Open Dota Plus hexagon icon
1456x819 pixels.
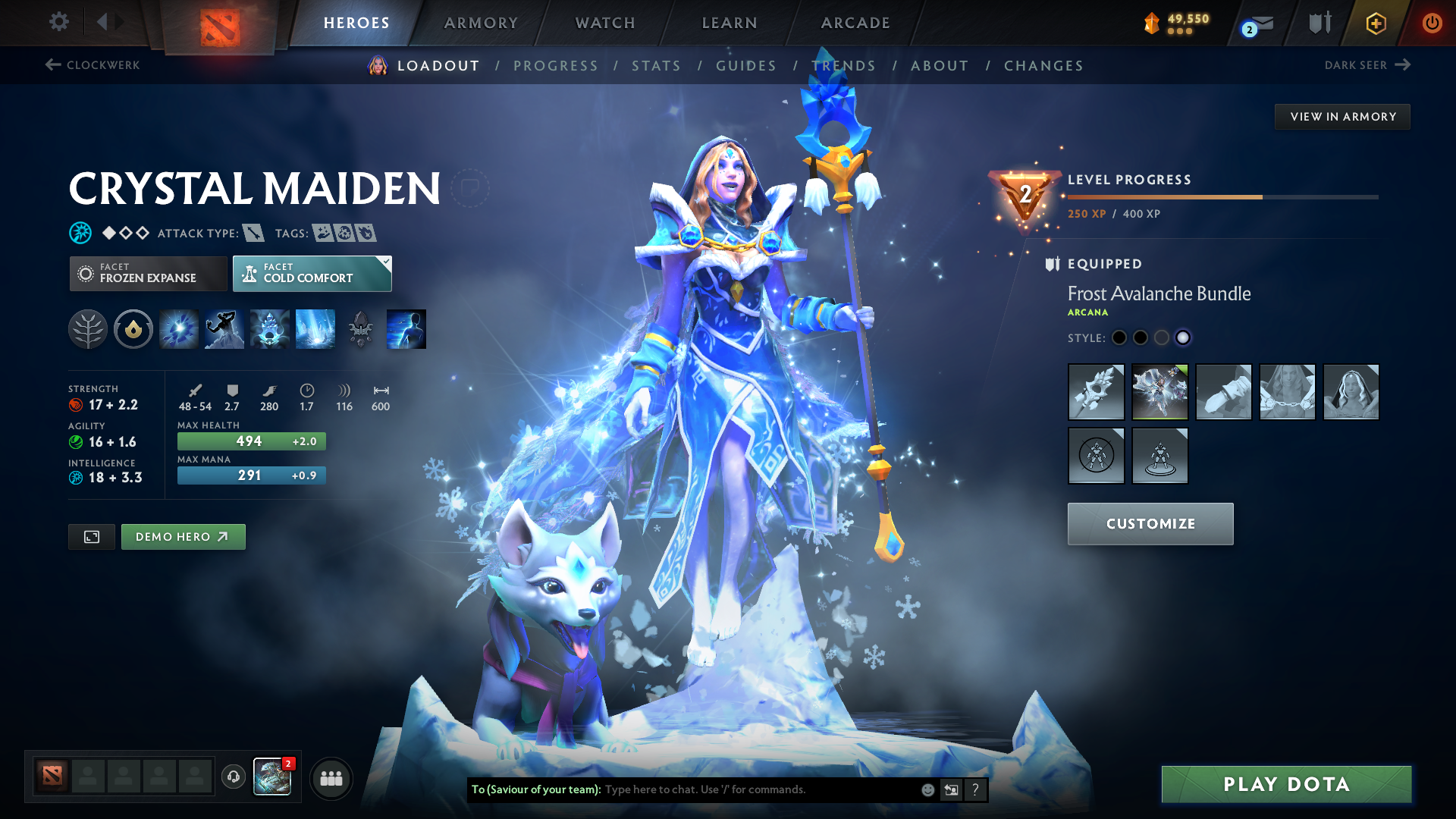pos(1375,23)
